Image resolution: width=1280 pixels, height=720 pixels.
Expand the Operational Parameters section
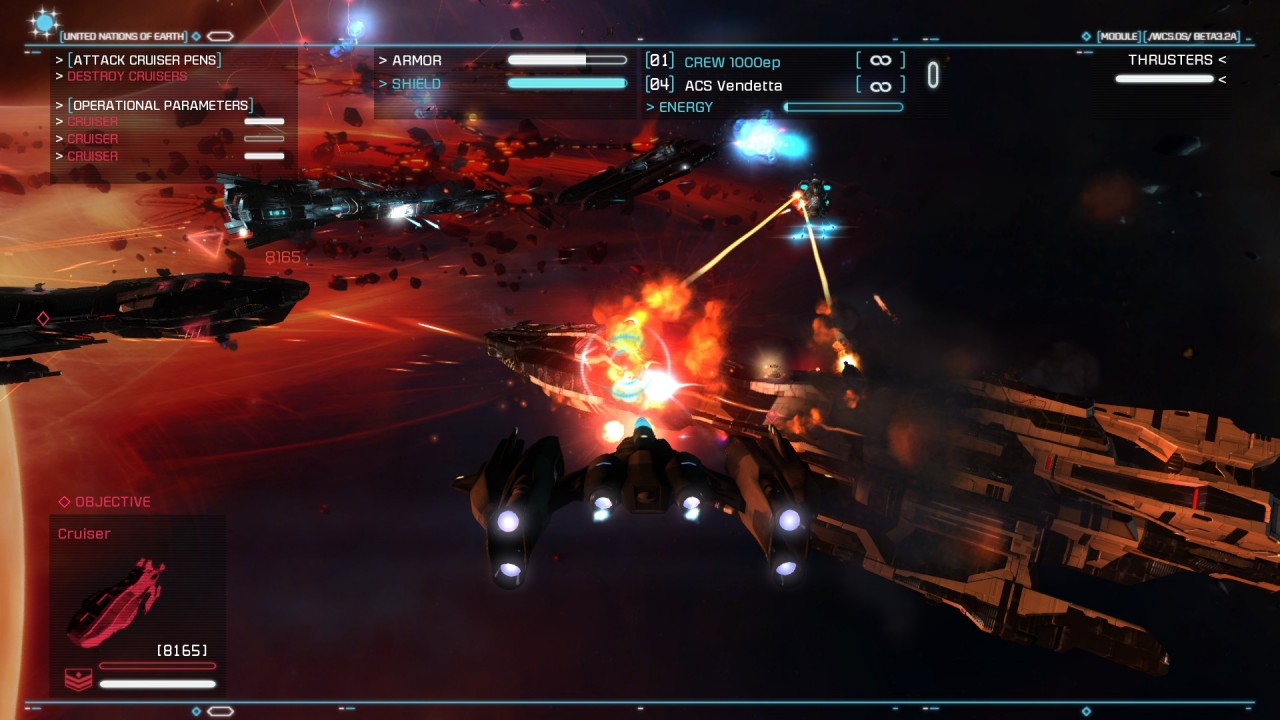coord(160,105)
